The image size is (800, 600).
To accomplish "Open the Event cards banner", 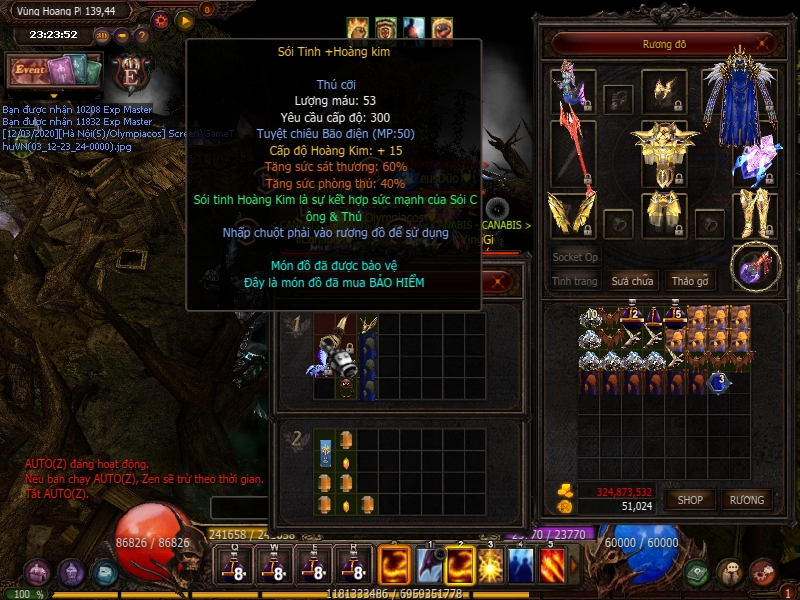I will [55, 72].
